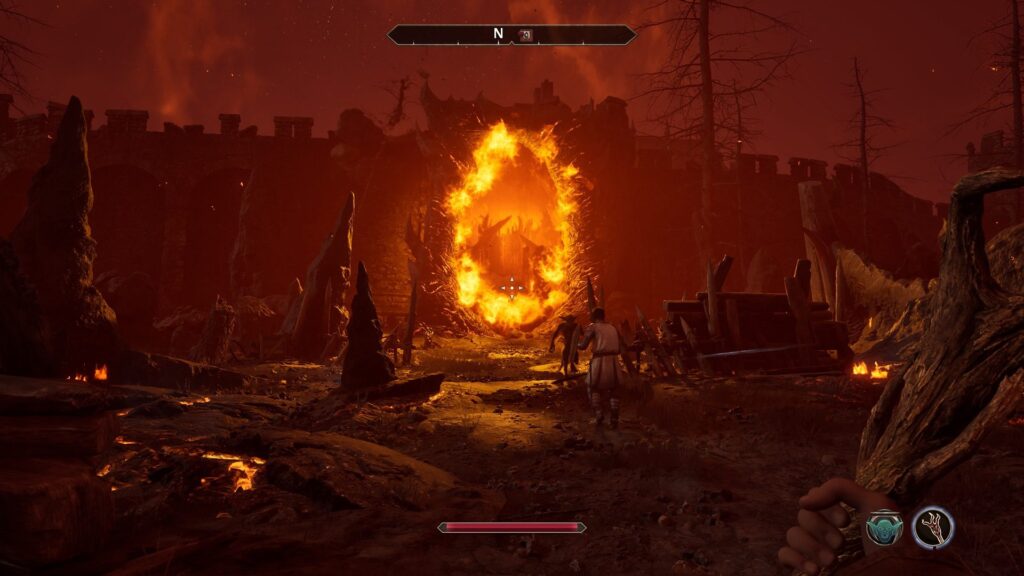Select the teal goblin-face icon
1024x576 pixels.
(x=884, y=526)
